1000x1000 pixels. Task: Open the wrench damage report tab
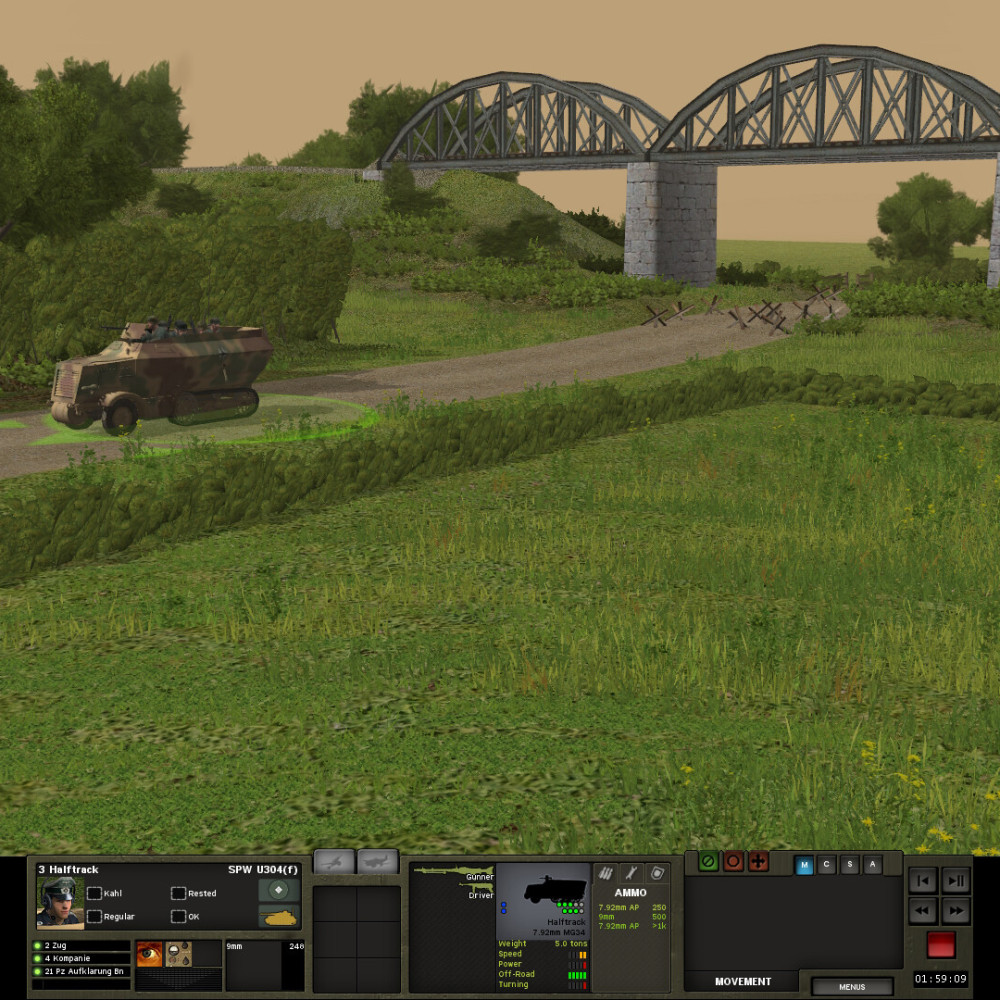[631, 873]
